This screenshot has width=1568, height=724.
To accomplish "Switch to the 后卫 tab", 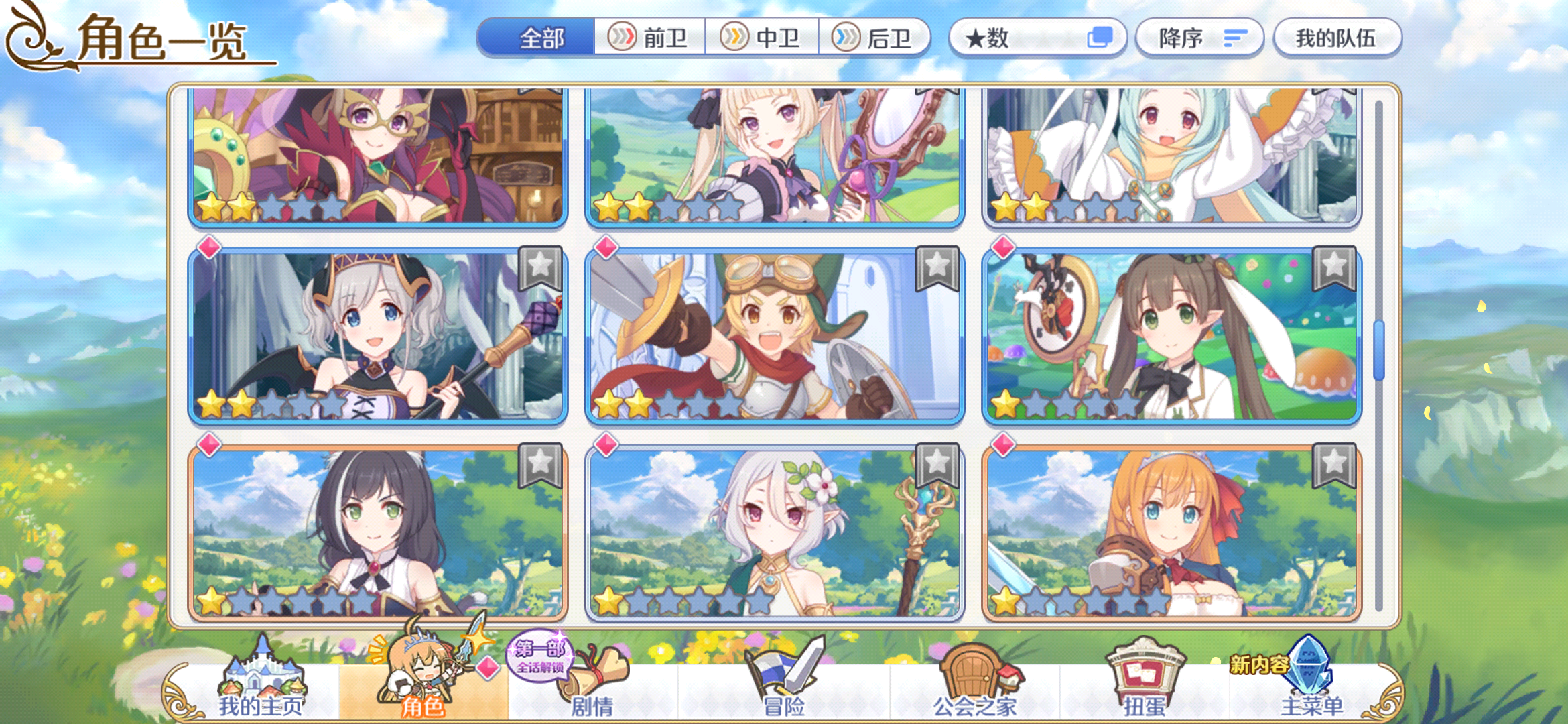I will [874, 38].
